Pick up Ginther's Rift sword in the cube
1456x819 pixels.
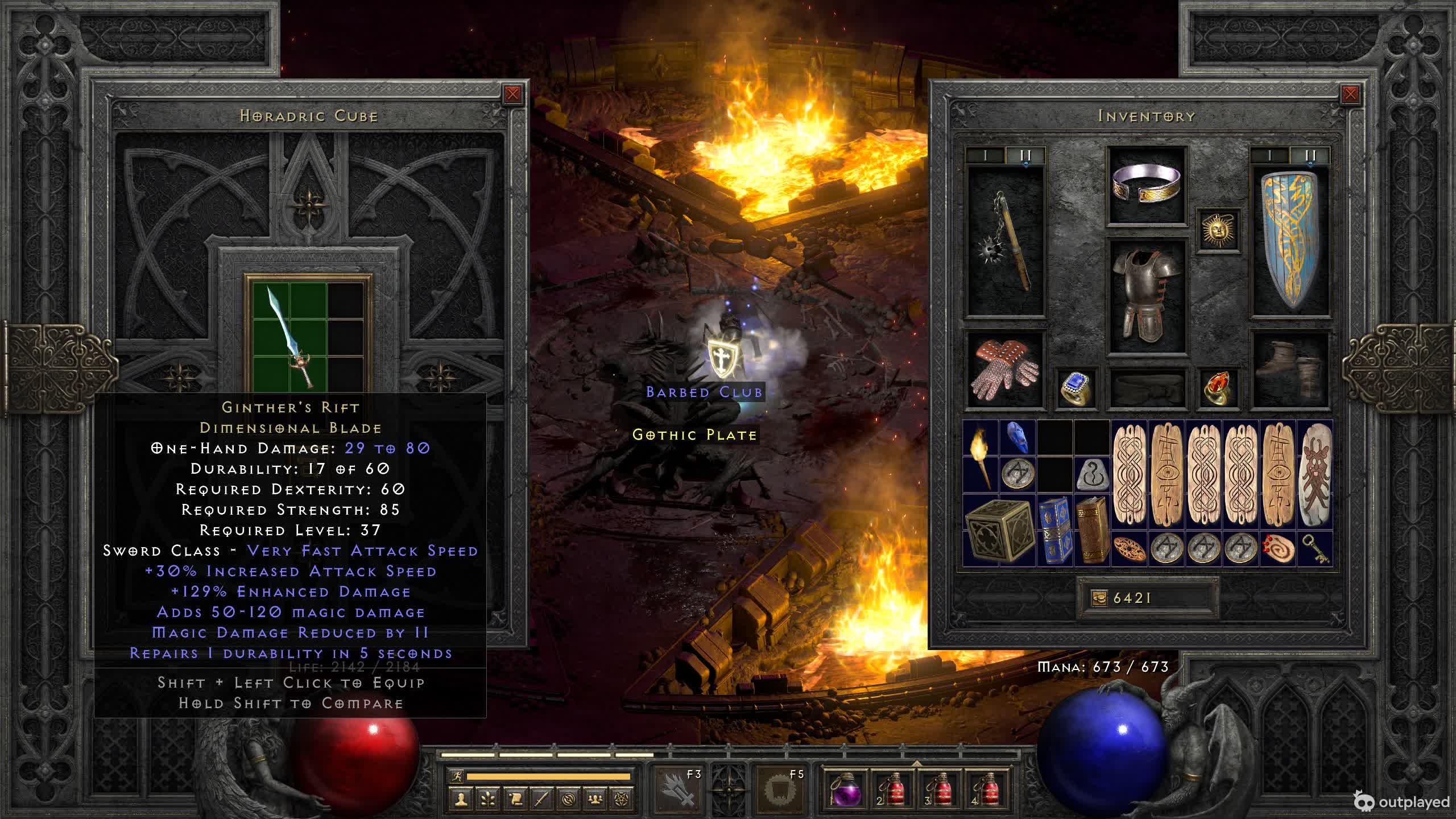[290, 336]
